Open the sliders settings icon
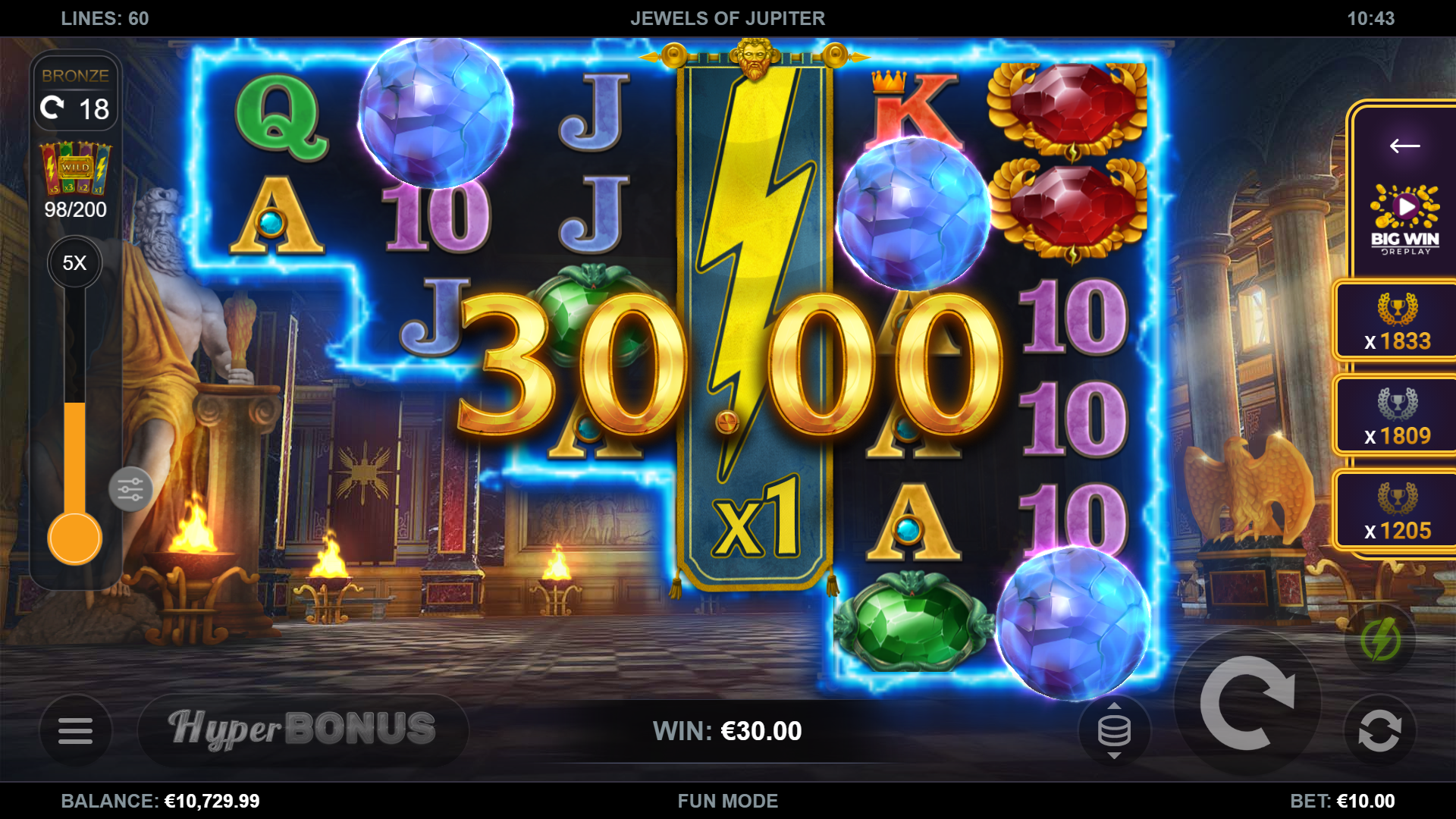 point(130,490)
